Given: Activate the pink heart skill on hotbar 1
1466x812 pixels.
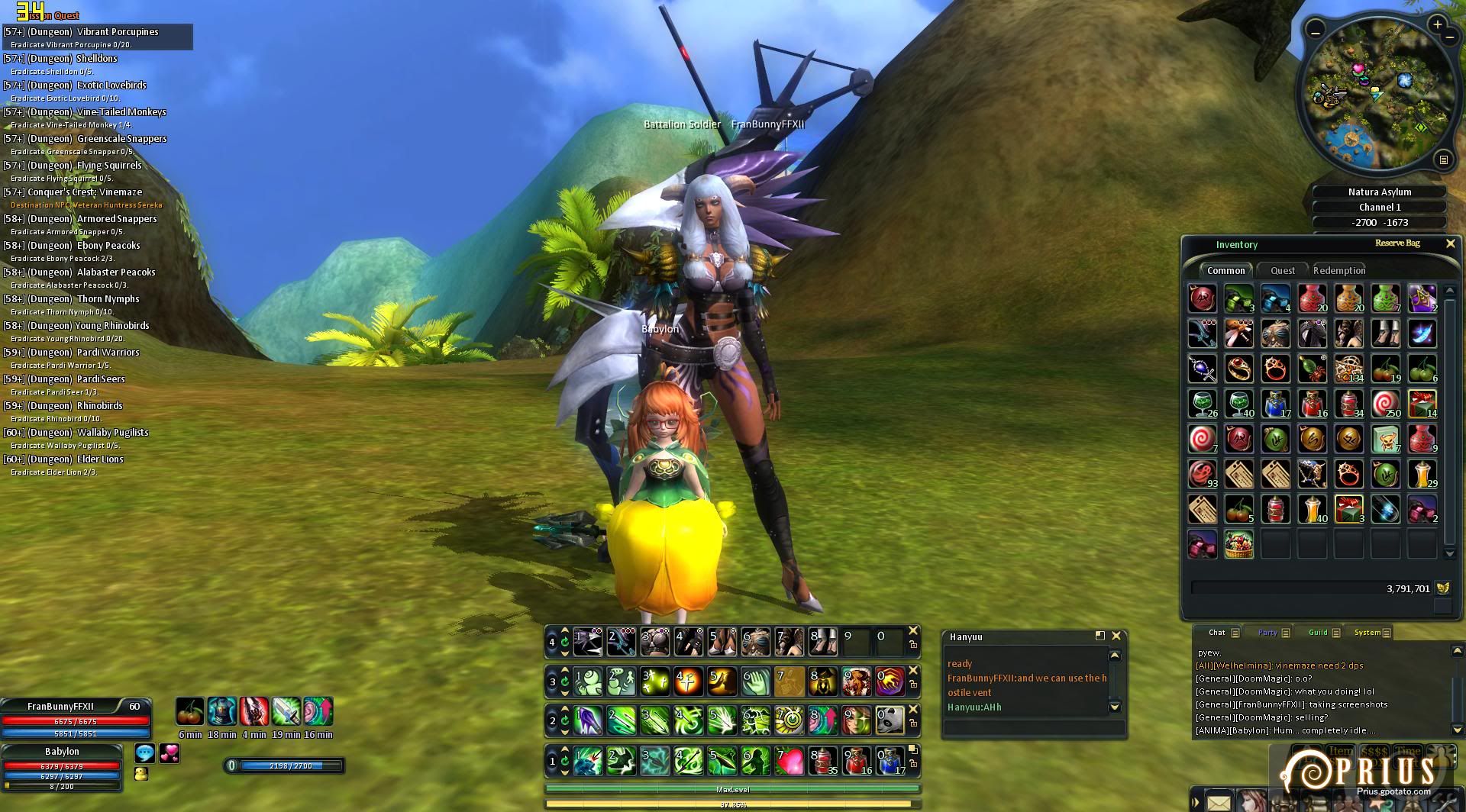Looking at the screenshot, I should pos(790,761).
